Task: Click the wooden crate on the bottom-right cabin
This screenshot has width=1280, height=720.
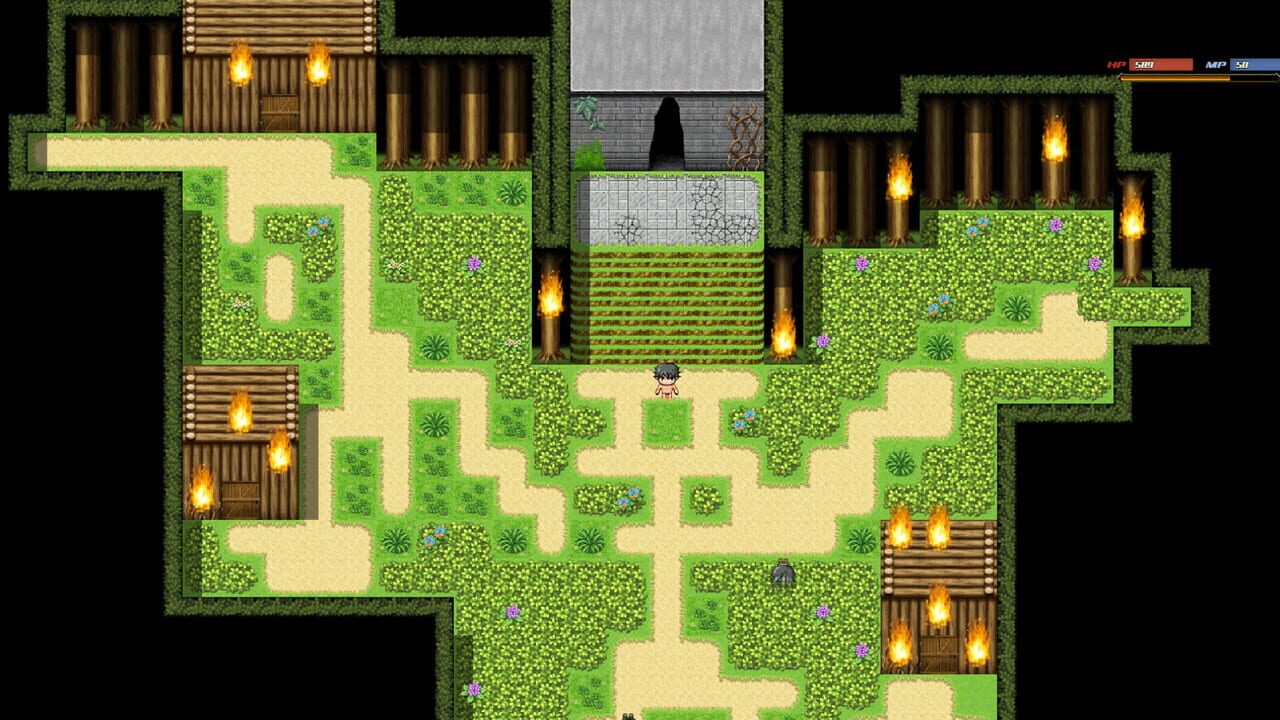Action: [941, 655]
